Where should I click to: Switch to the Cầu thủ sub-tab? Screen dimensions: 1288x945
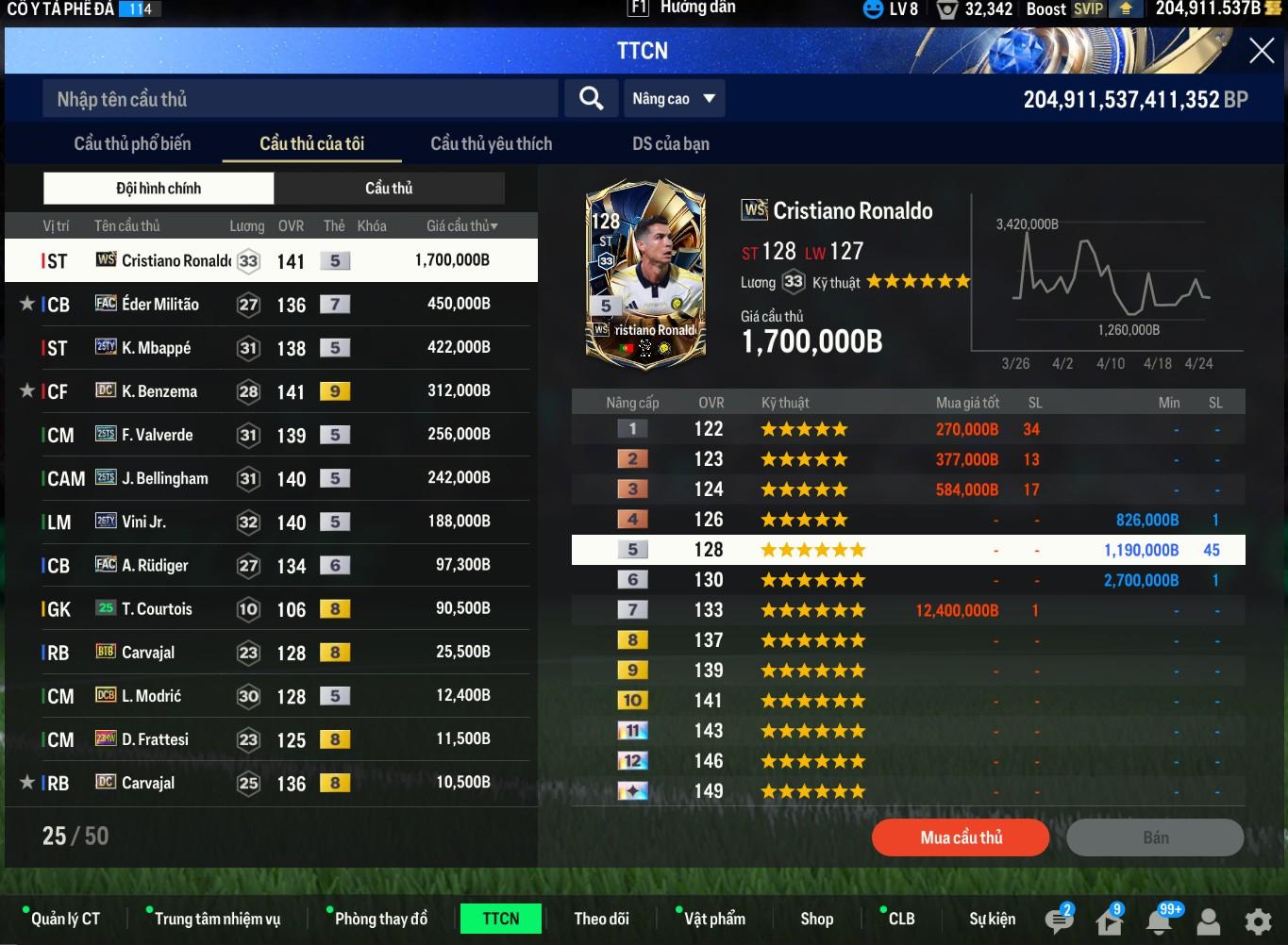point(389,189)
